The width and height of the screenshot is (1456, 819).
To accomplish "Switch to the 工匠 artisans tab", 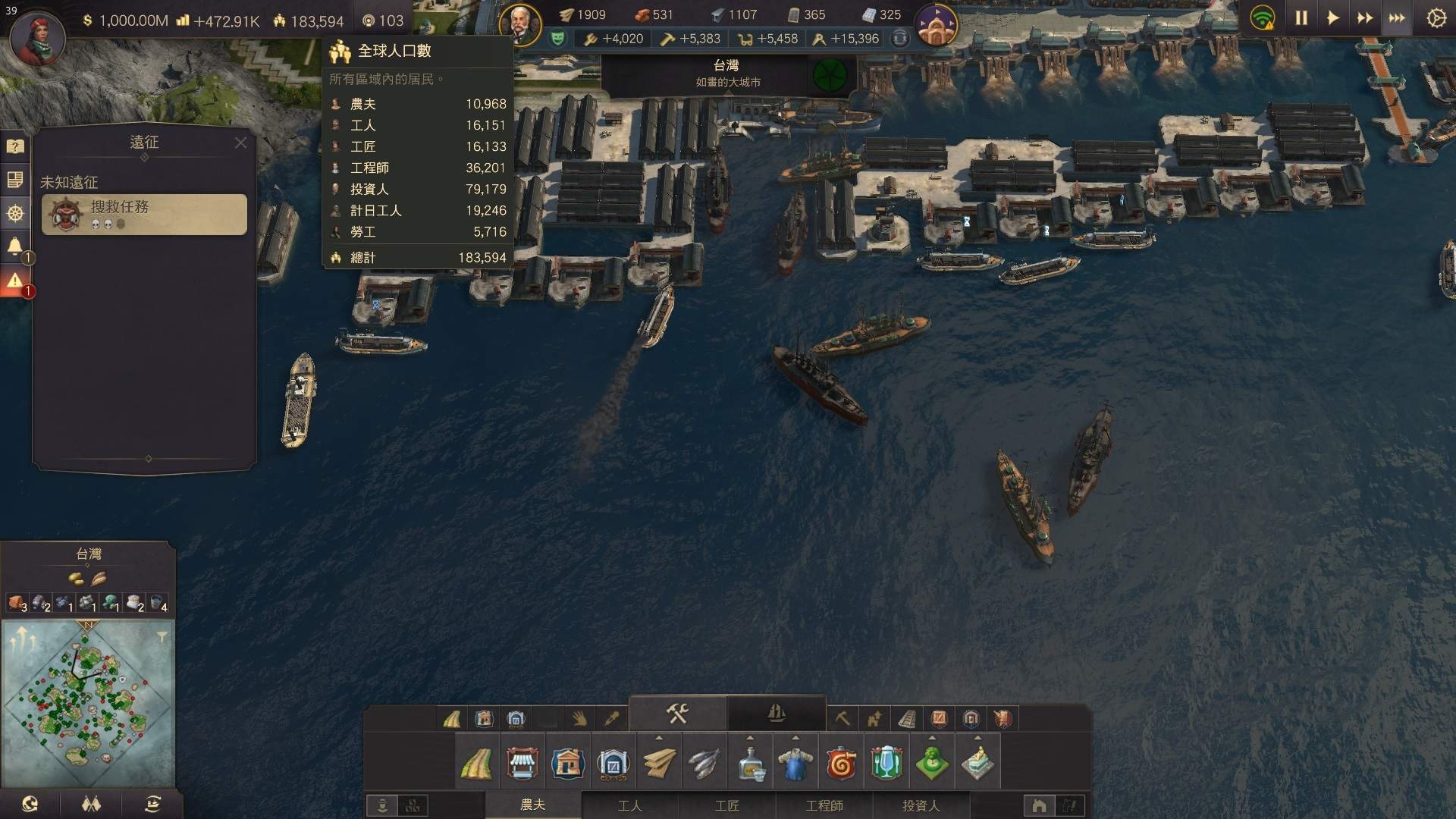I will [x=726, y=805].
